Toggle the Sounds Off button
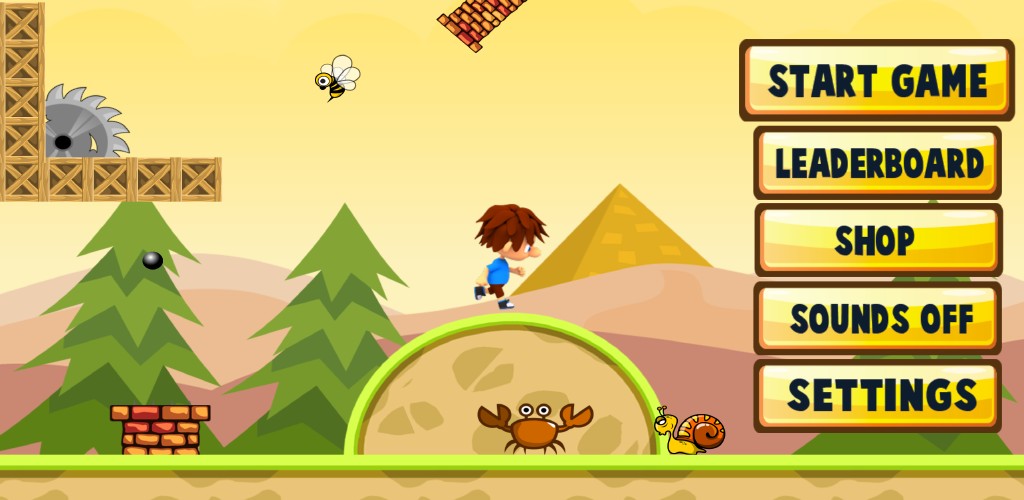The height and width of the screenshot is (500, 1024). point(877,318)
